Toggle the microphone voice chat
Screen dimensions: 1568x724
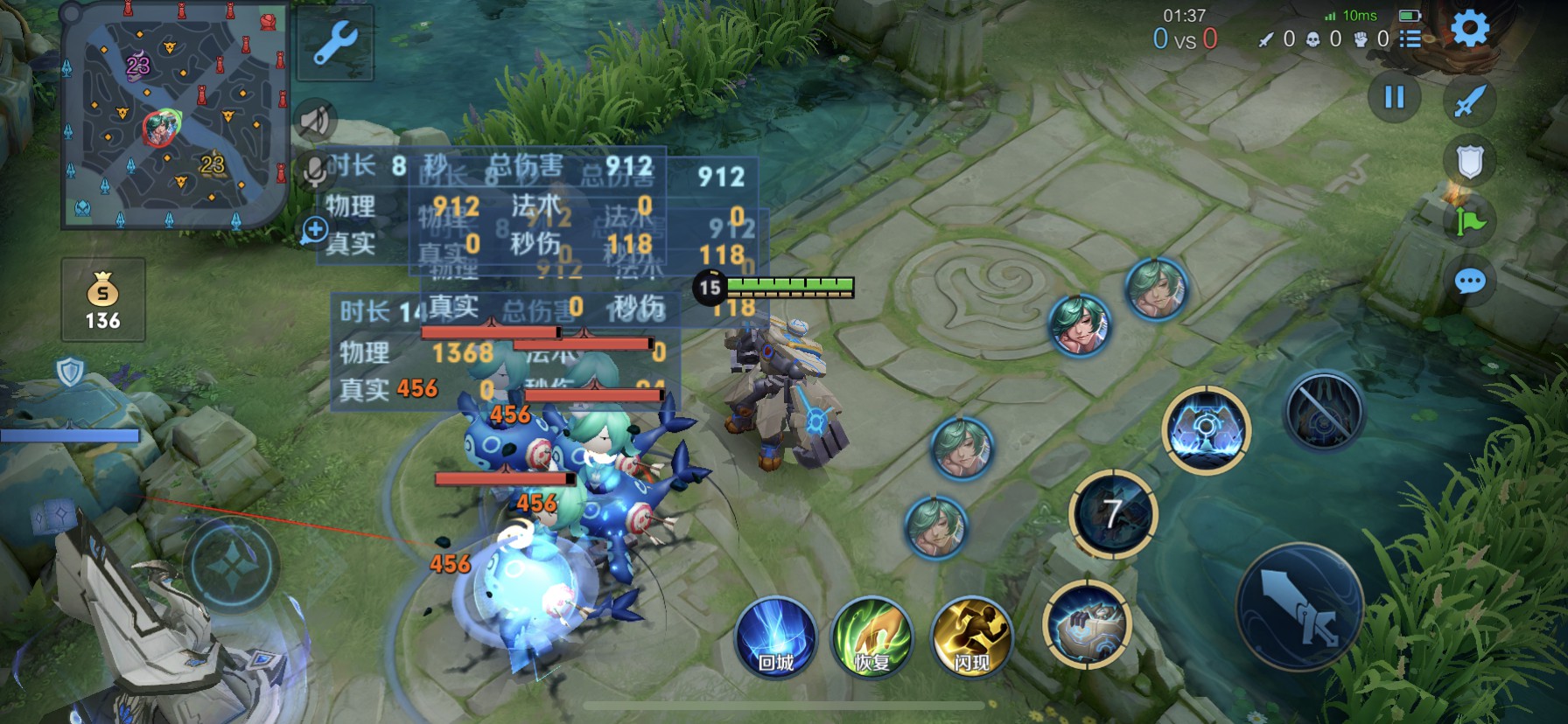[x=313, y=171]
